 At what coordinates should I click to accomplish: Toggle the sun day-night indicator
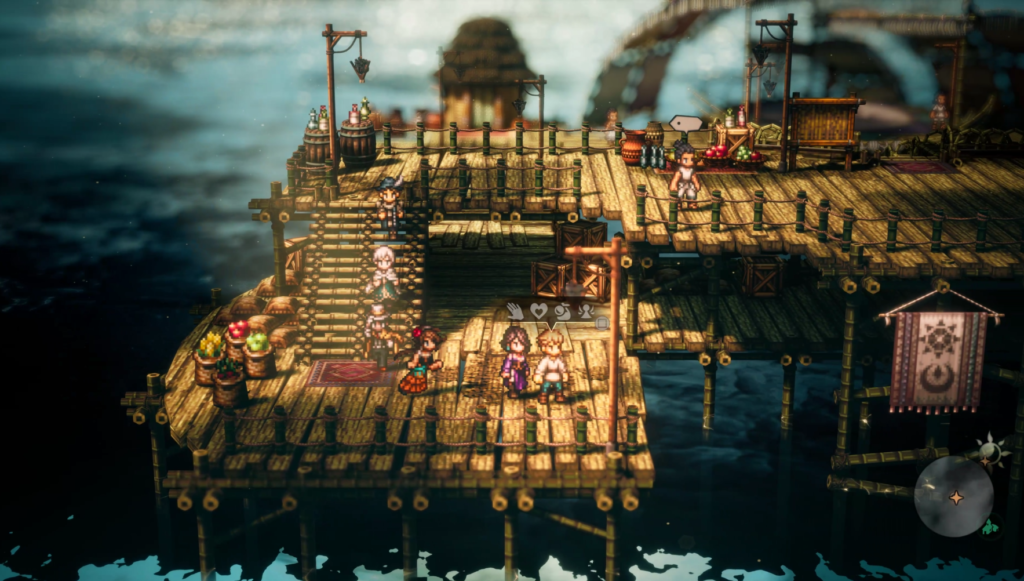(990, 451)
